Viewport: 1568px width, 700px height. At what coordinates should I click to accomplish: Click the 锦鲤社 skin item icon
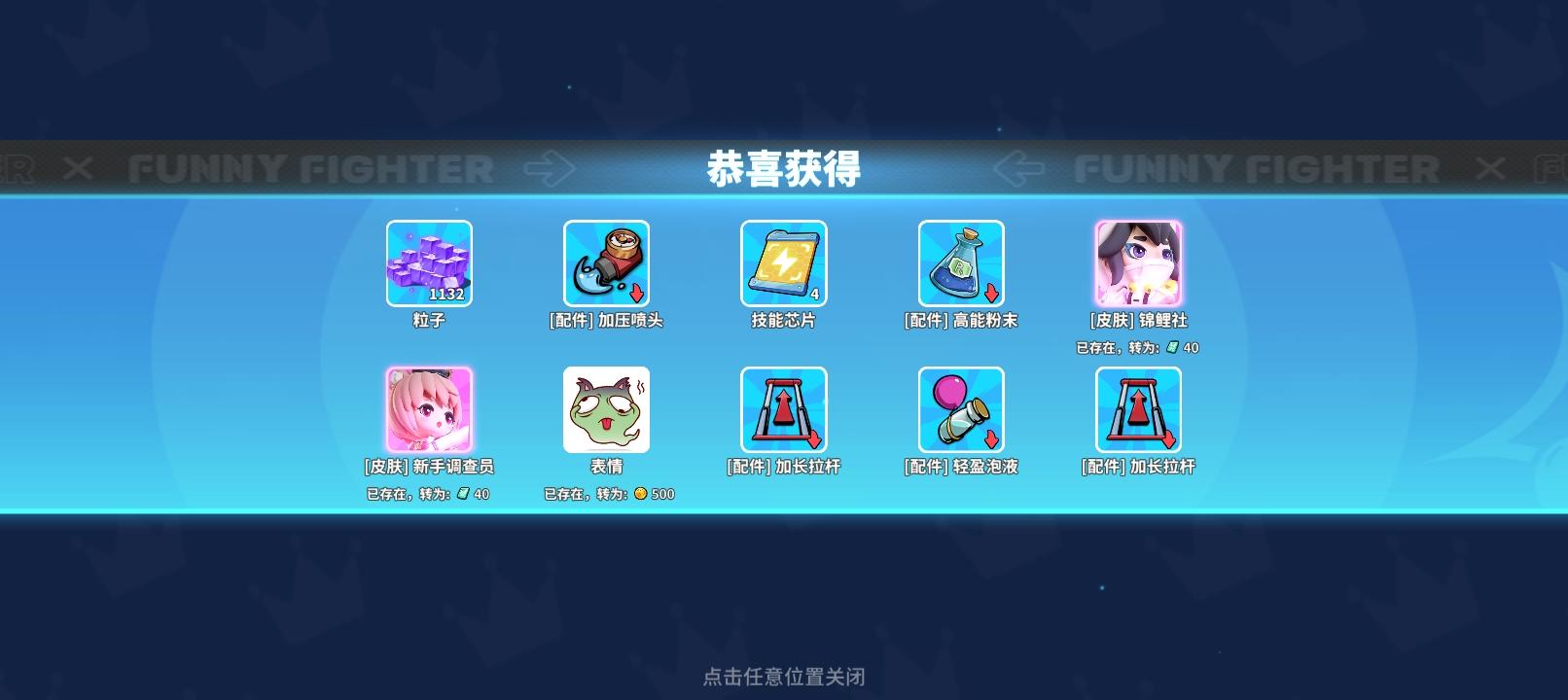1137,262
